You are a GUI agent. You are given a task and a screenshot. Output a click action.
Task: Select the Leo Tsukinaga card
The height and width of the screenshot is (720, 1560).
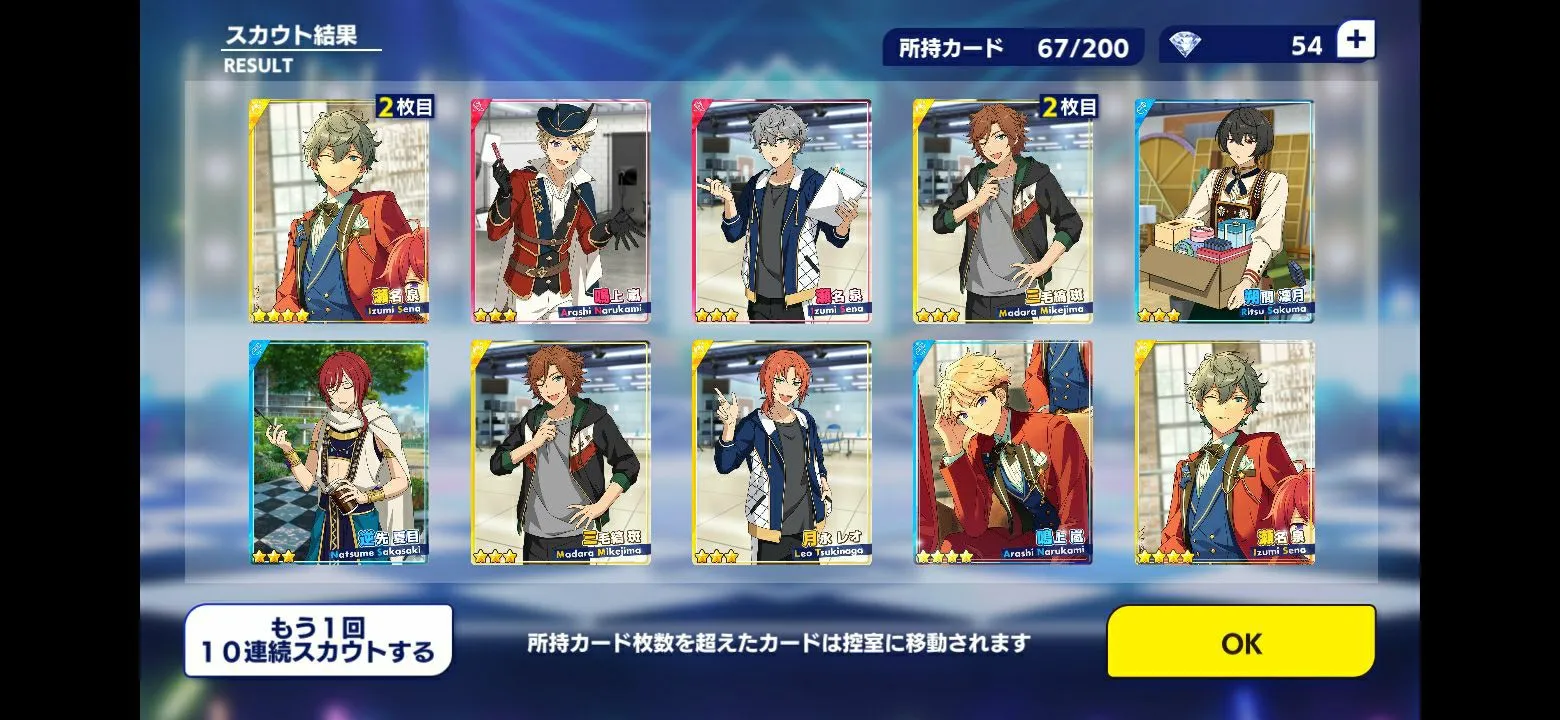782,453
